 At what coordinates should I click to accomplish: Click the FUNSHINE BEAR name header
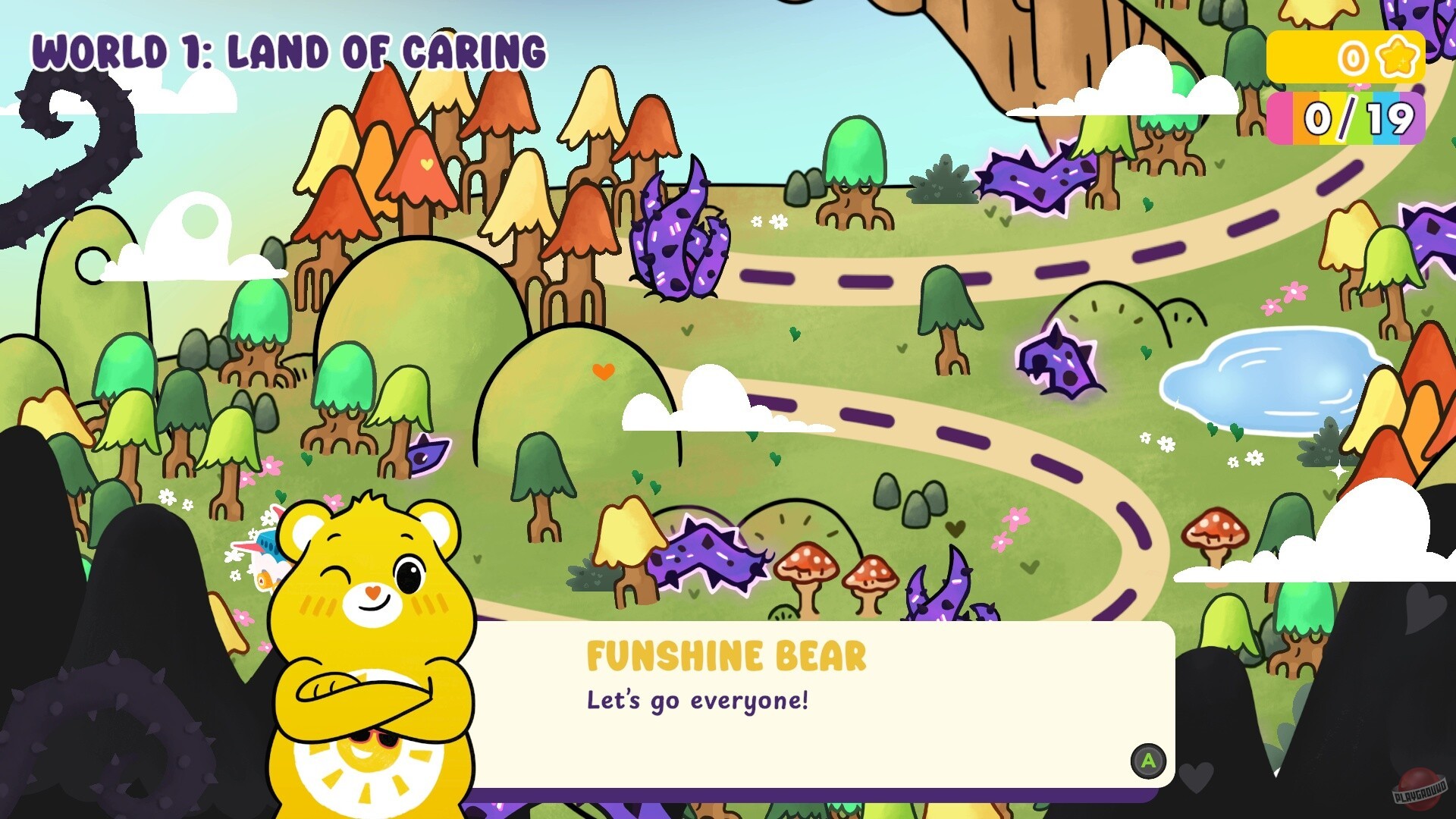726,654
